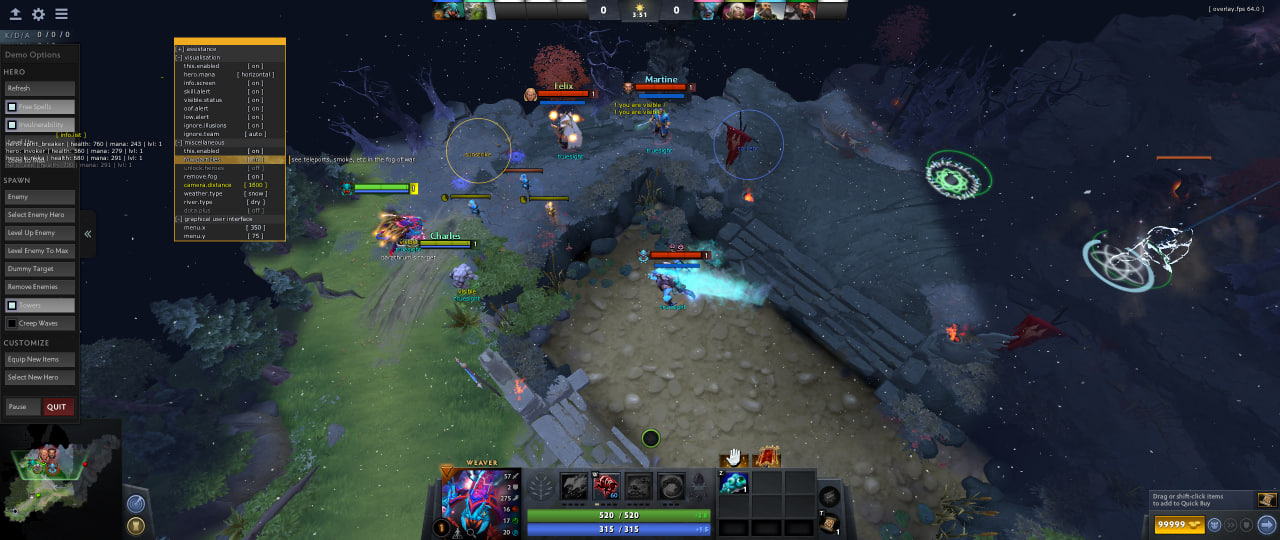
Task: Hit the red QUIT button
Action: 57,407
